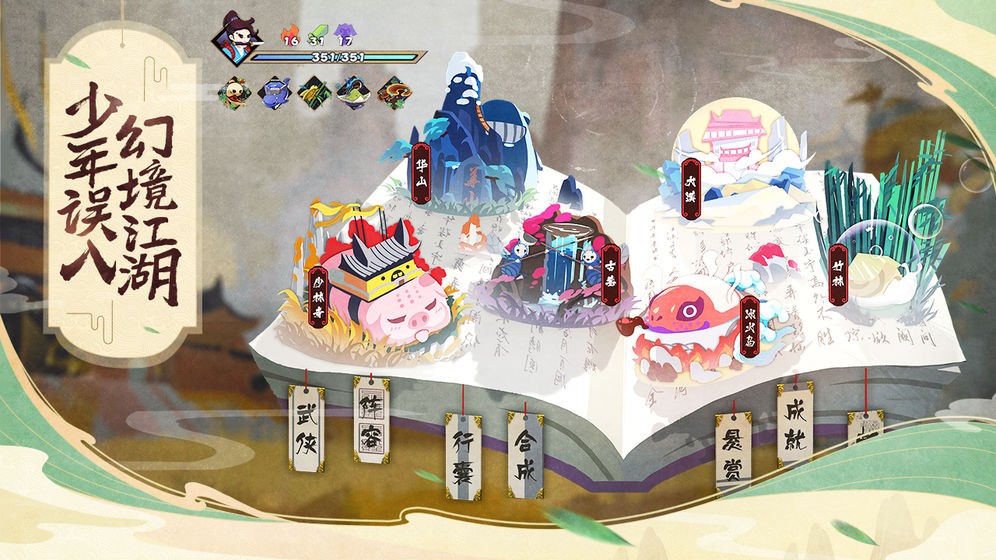This screenshot has width=996, height=560.
Task: Select the green bowl companion icon
Action: click(352, 94)
